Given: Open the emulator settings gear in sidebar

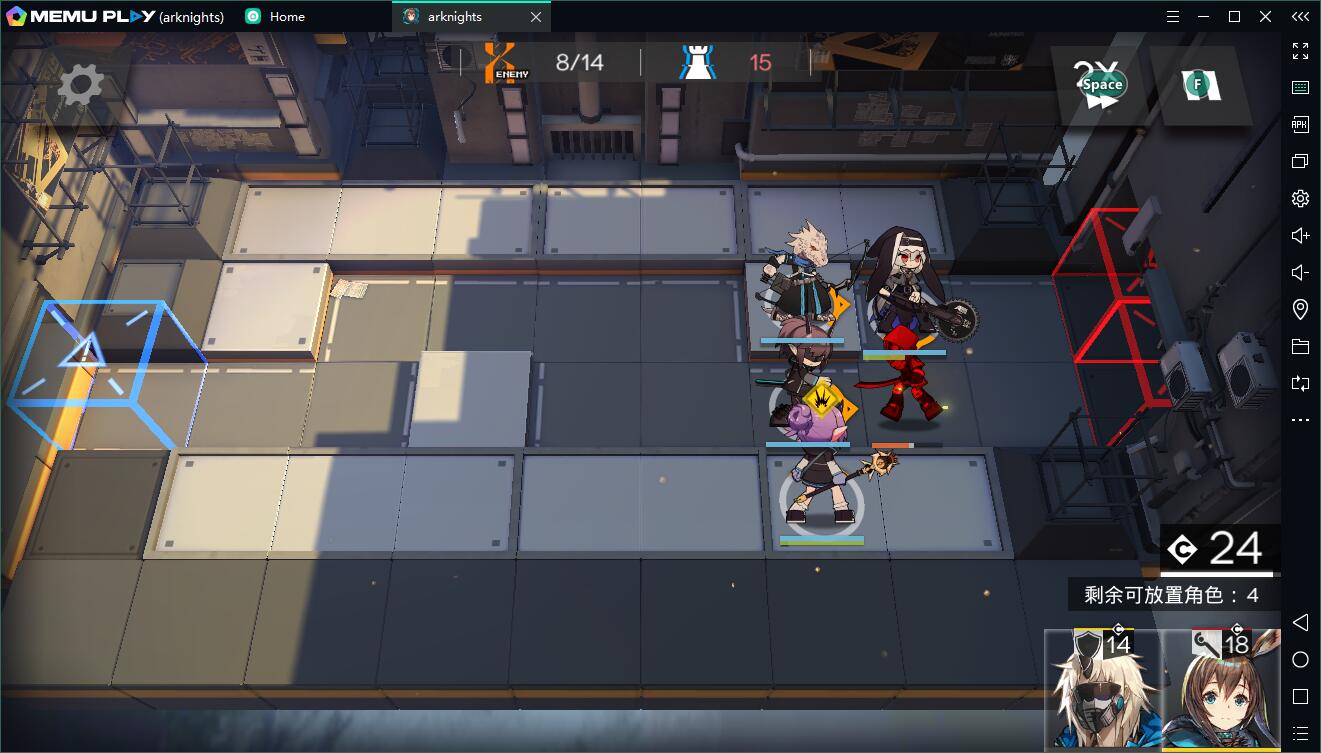Looking at the screenshot, I should click(x=1300, y=198).
